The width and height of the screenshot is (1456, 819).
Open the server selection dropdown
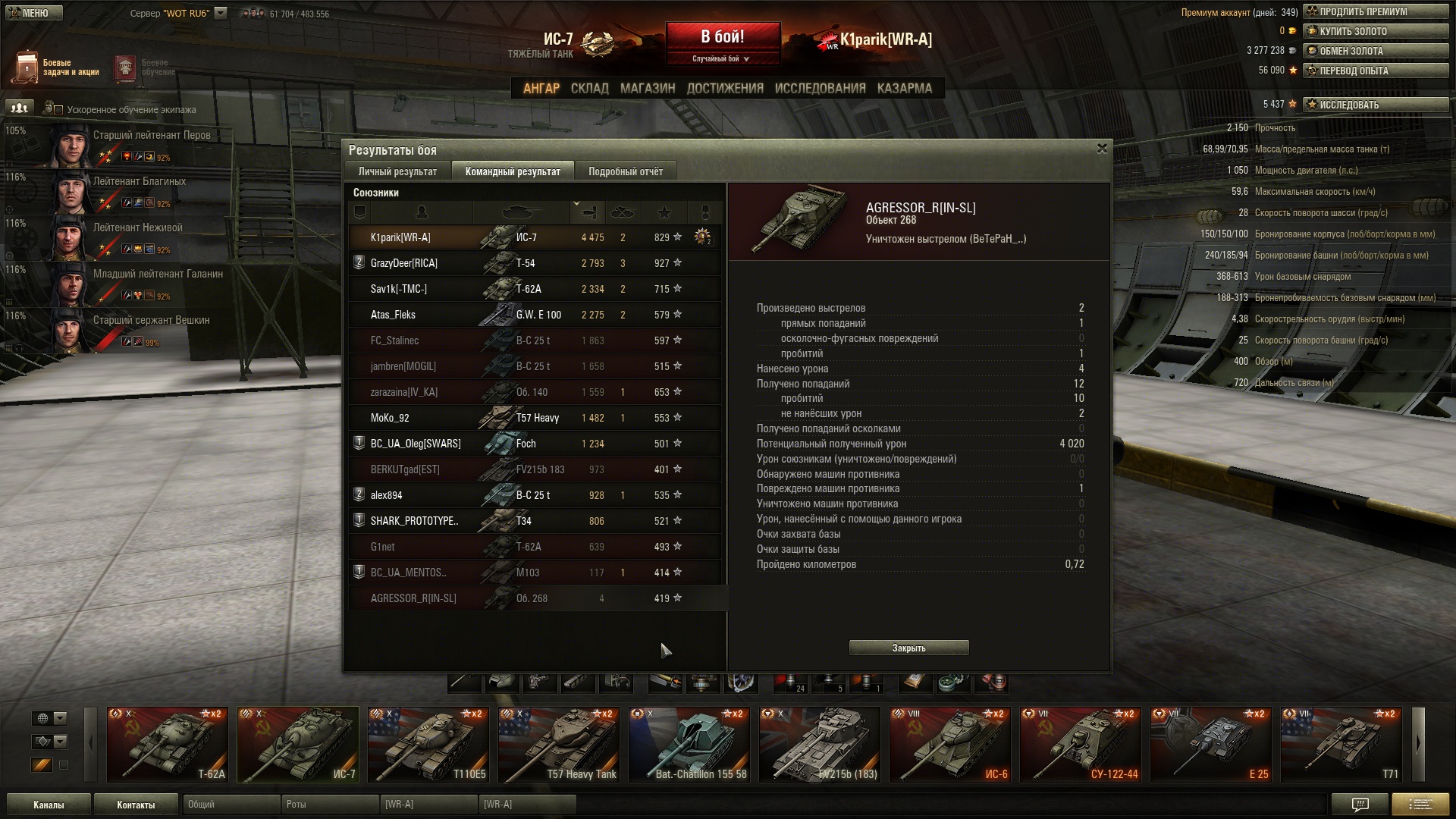221,13
